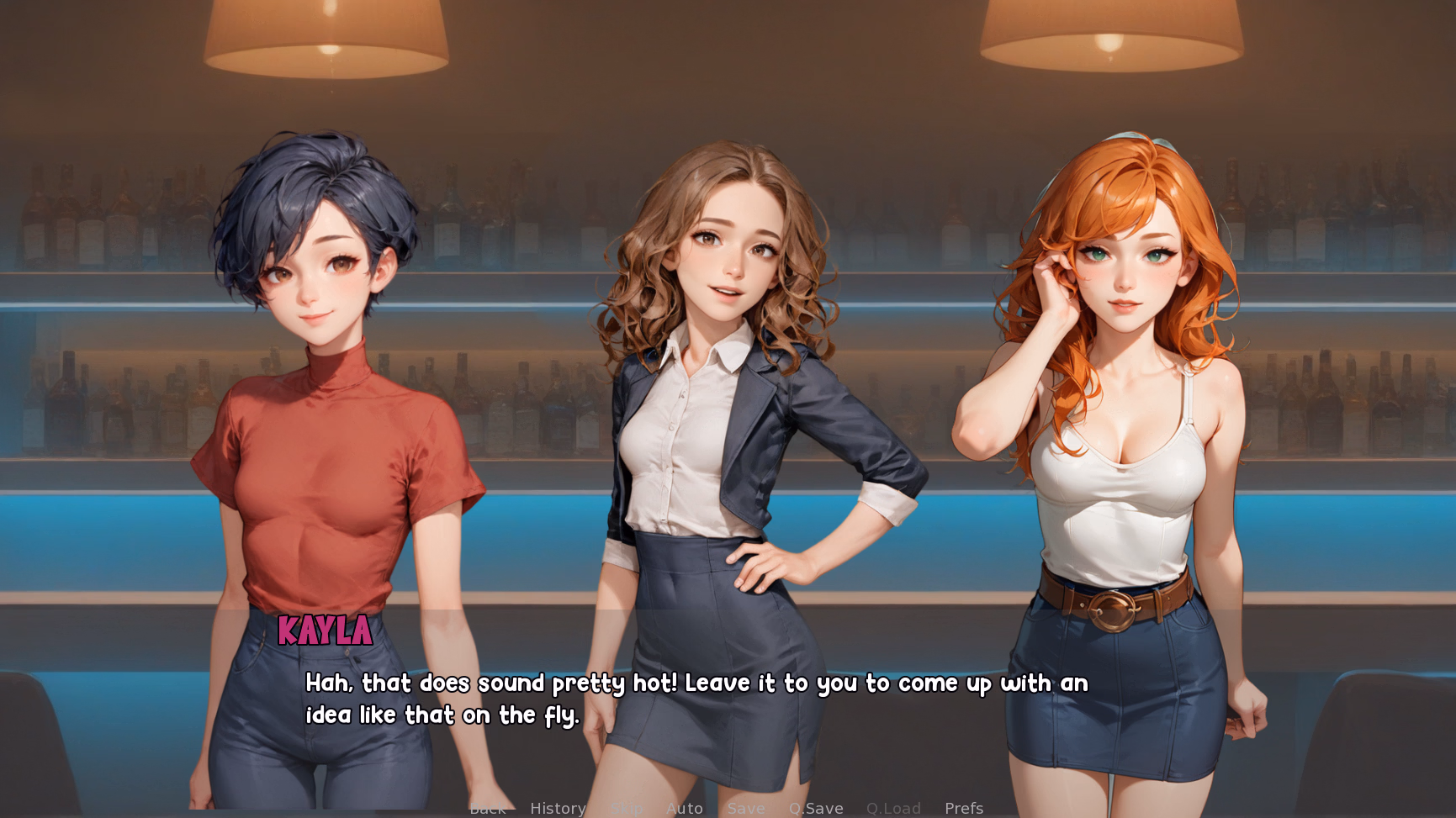The image size is (1456, 818).
Task: Activate Skip in the quick menu
Action: tap(627, 809)
